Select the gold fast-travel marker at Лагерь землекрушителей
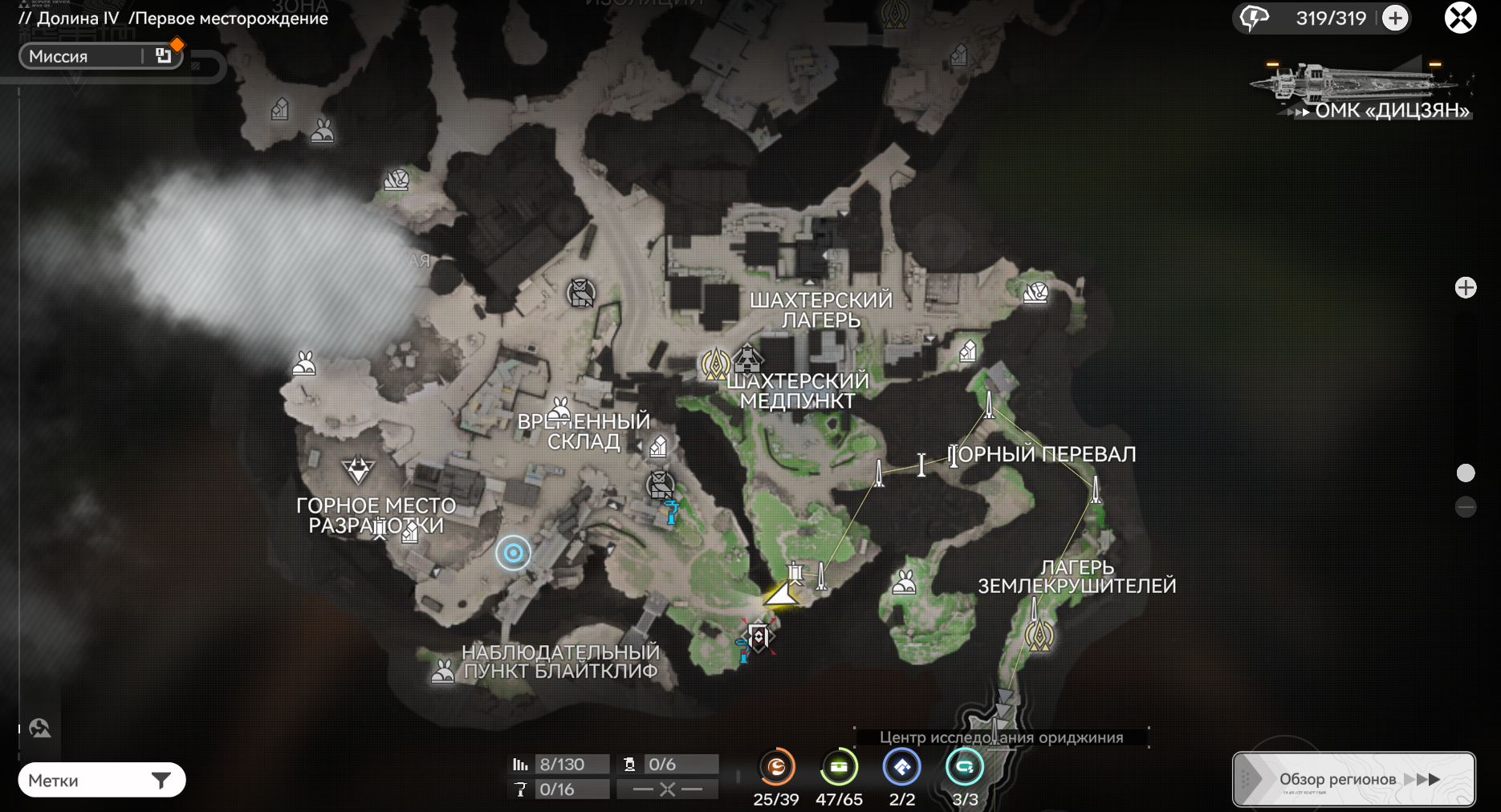The width and height of the screenshot is (1501, 812). [1039, 636]
